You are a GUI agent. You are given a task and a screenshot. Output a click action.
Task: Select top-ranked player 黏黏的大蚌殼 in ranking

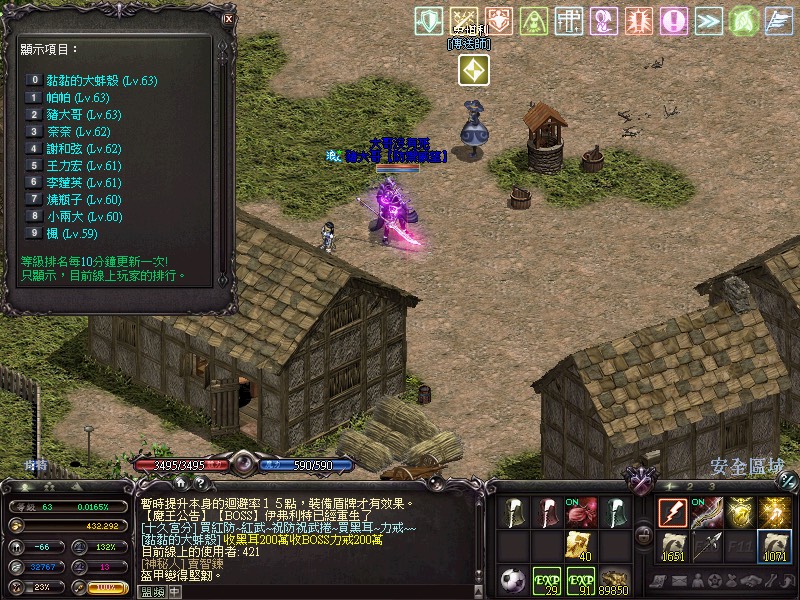pyautogui.click(x=102, y=80)
